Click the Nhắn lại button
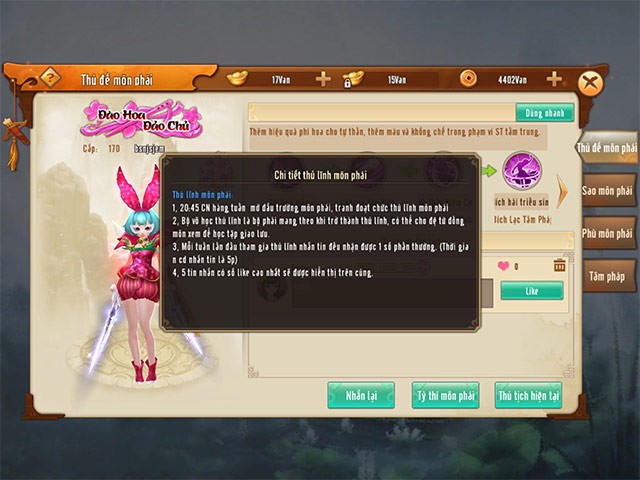 coord(360,396)
